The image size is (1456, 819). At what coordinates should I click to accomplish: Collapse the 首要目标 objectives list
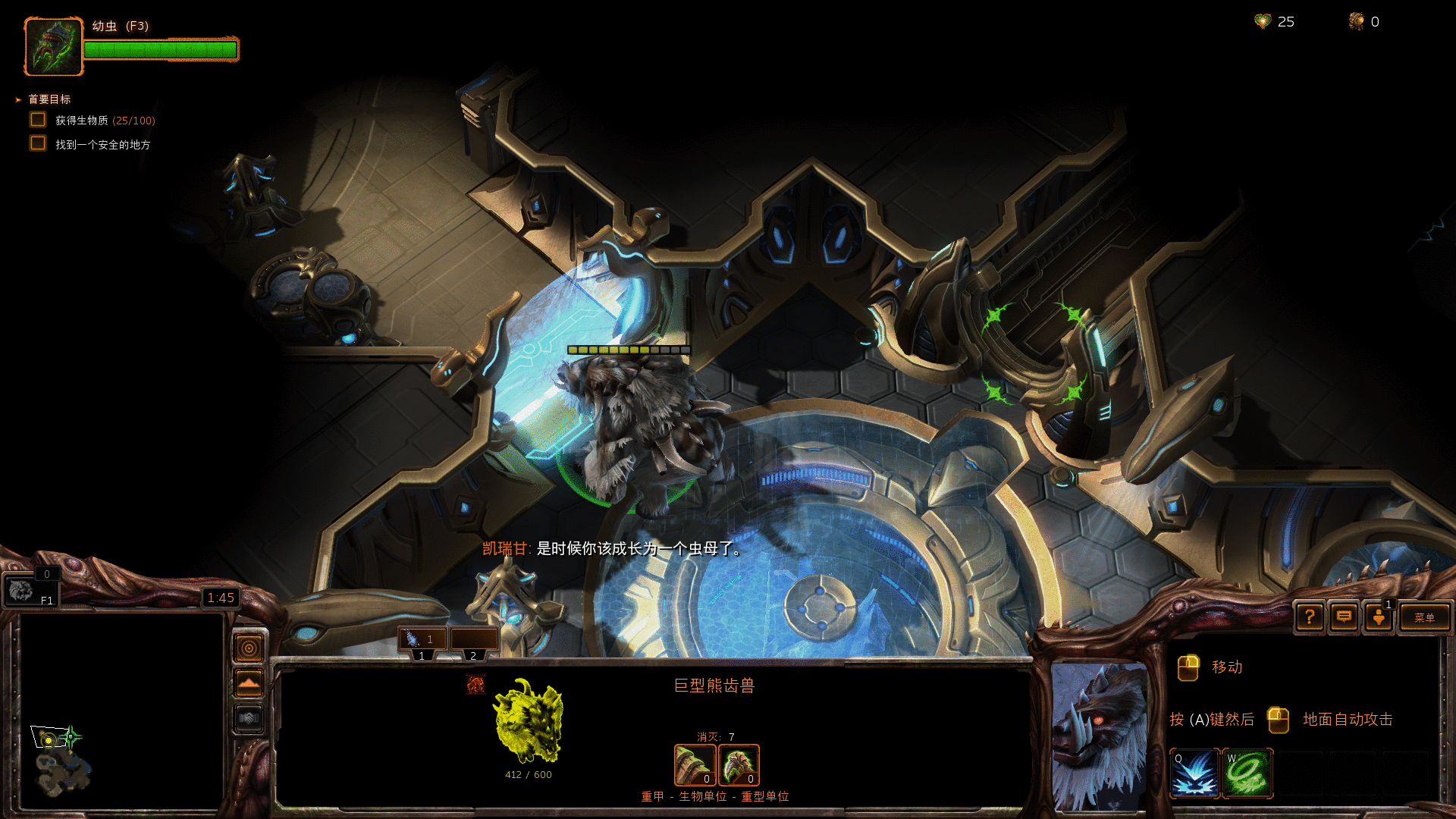(x=18, y=99)
